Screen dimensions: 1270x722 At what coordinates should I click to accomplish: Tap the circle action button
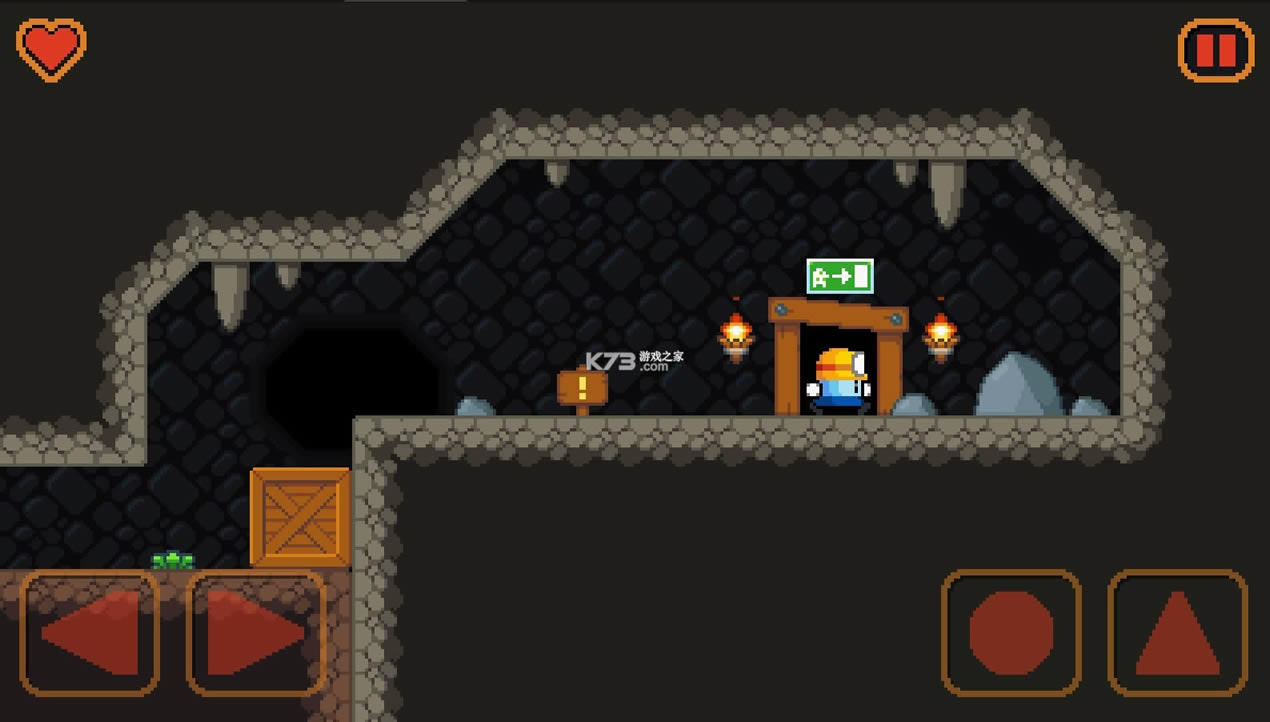pos(1011,632)
